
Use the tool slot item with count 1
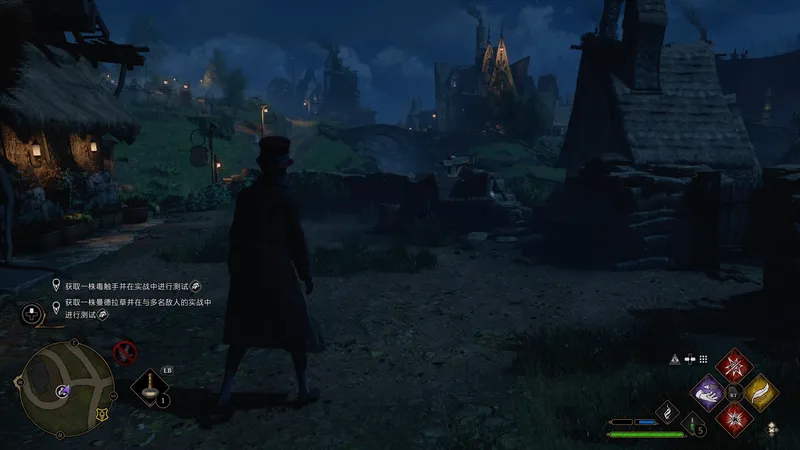point(150,386)
